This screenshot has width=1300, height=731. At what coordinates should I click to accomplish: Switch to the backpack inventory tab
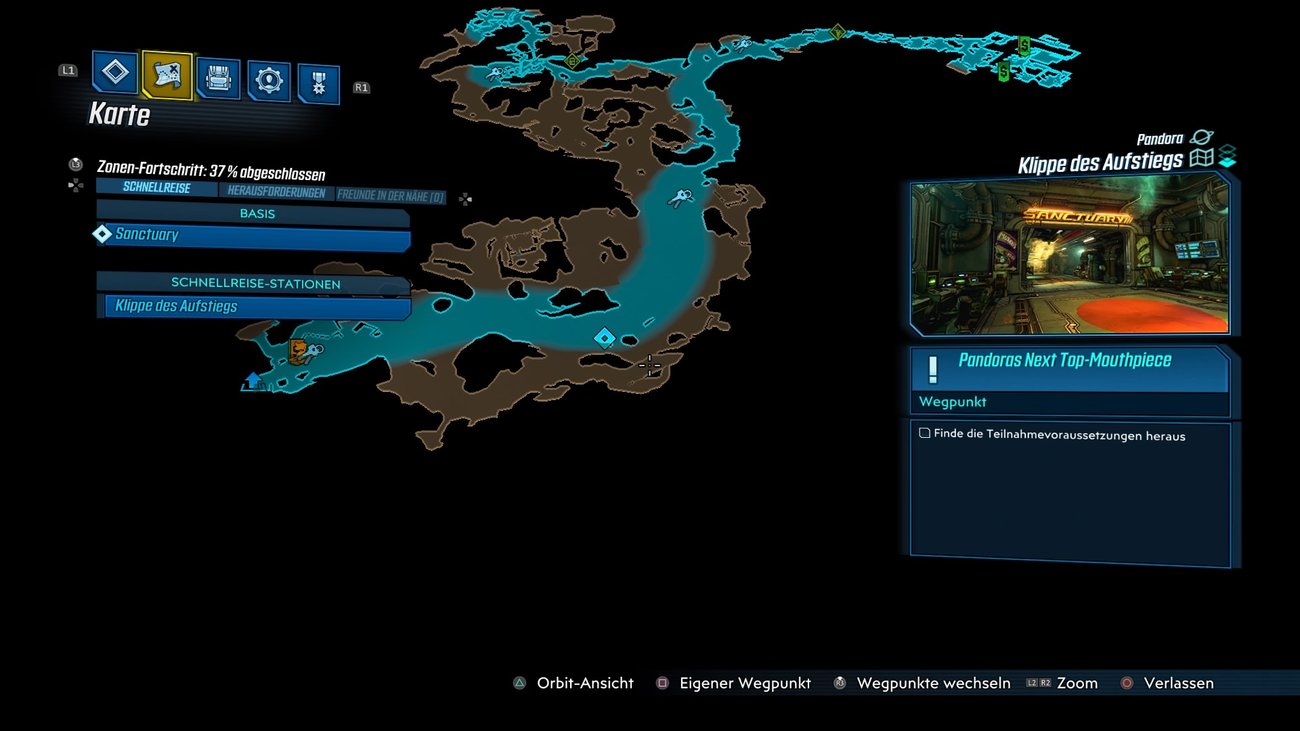click(218, 77)
